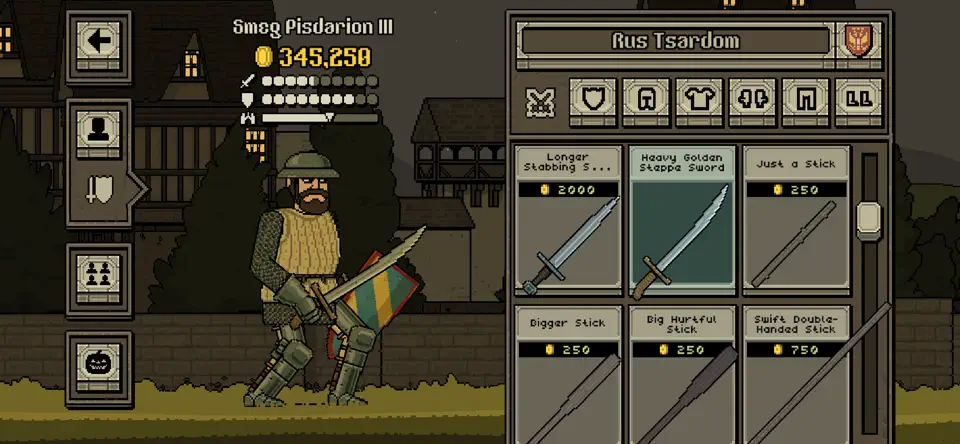This screenshot has width=960, height=444.
Task: Open the pumpkin face menu
Action: 99,361
